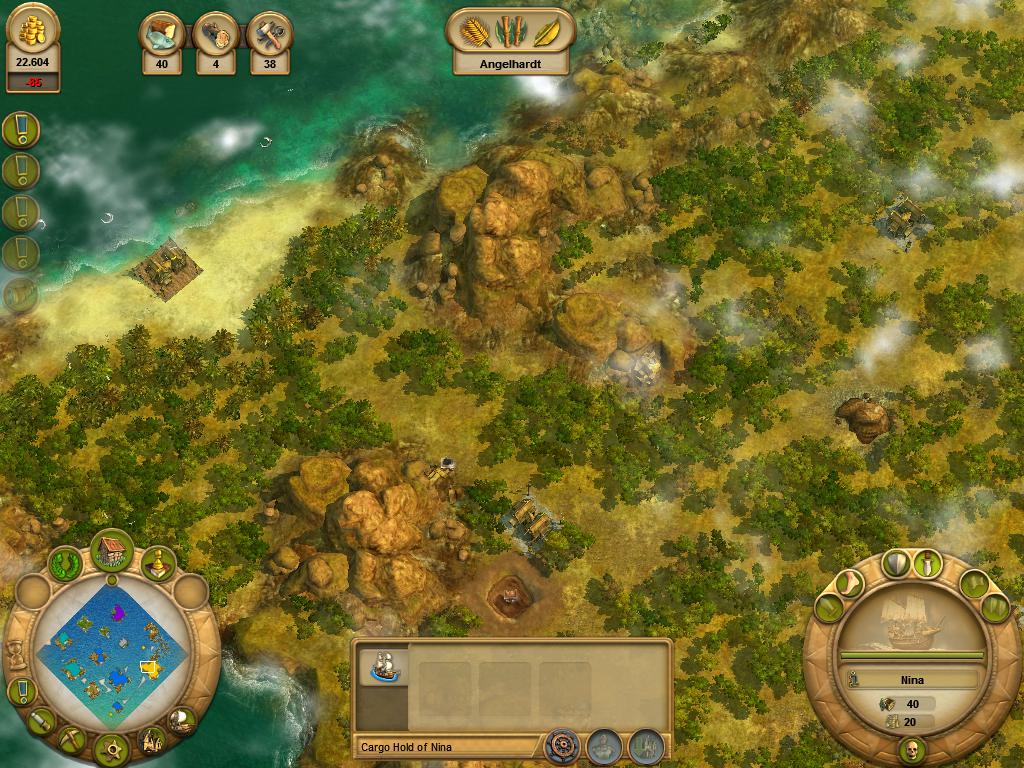1024x768 pixels.
Task: Click the palm island icon by minimap
Action: point(152,740)
